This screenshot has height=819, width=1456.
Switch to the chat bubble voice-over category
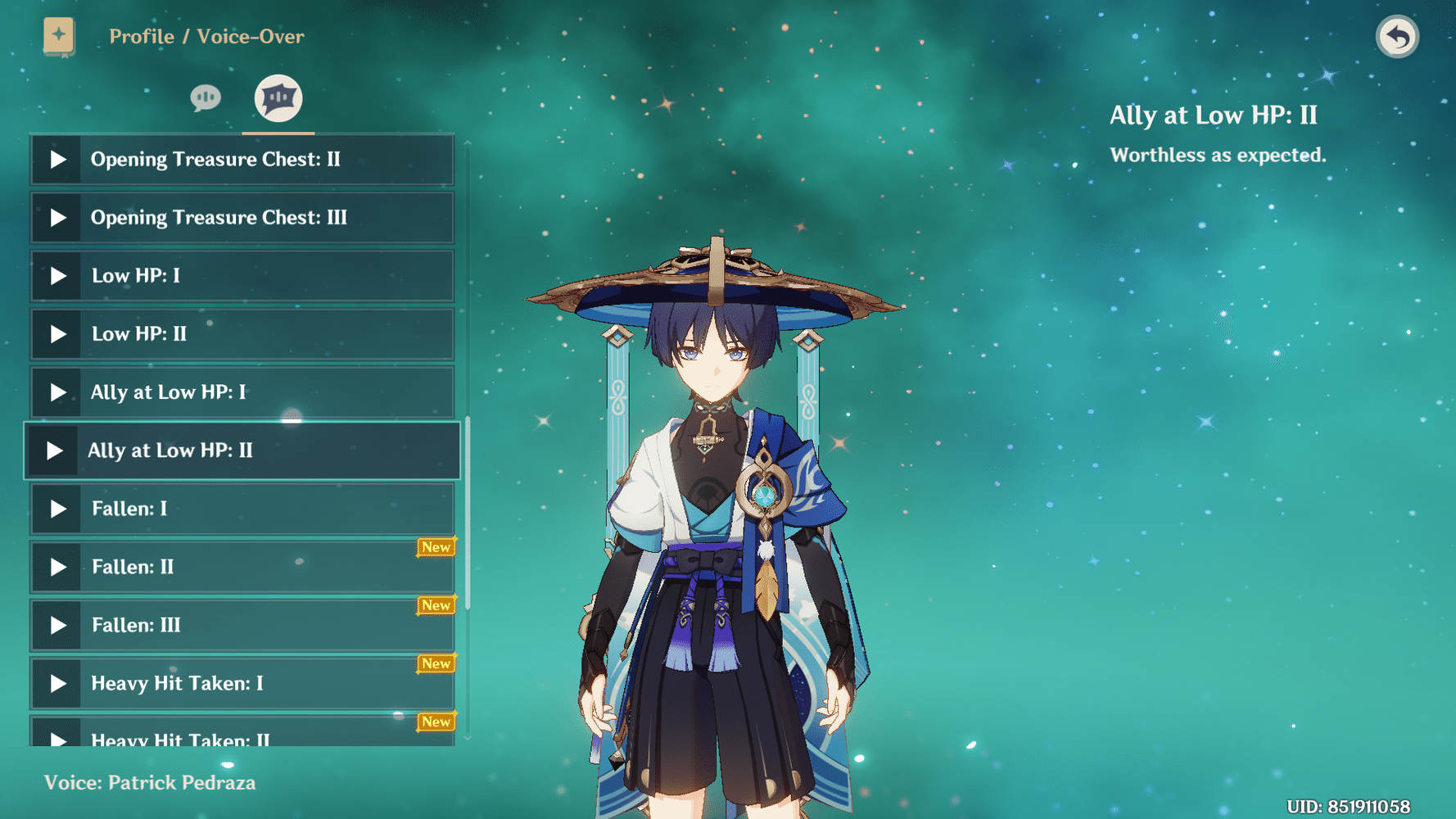tap(205, 97)
